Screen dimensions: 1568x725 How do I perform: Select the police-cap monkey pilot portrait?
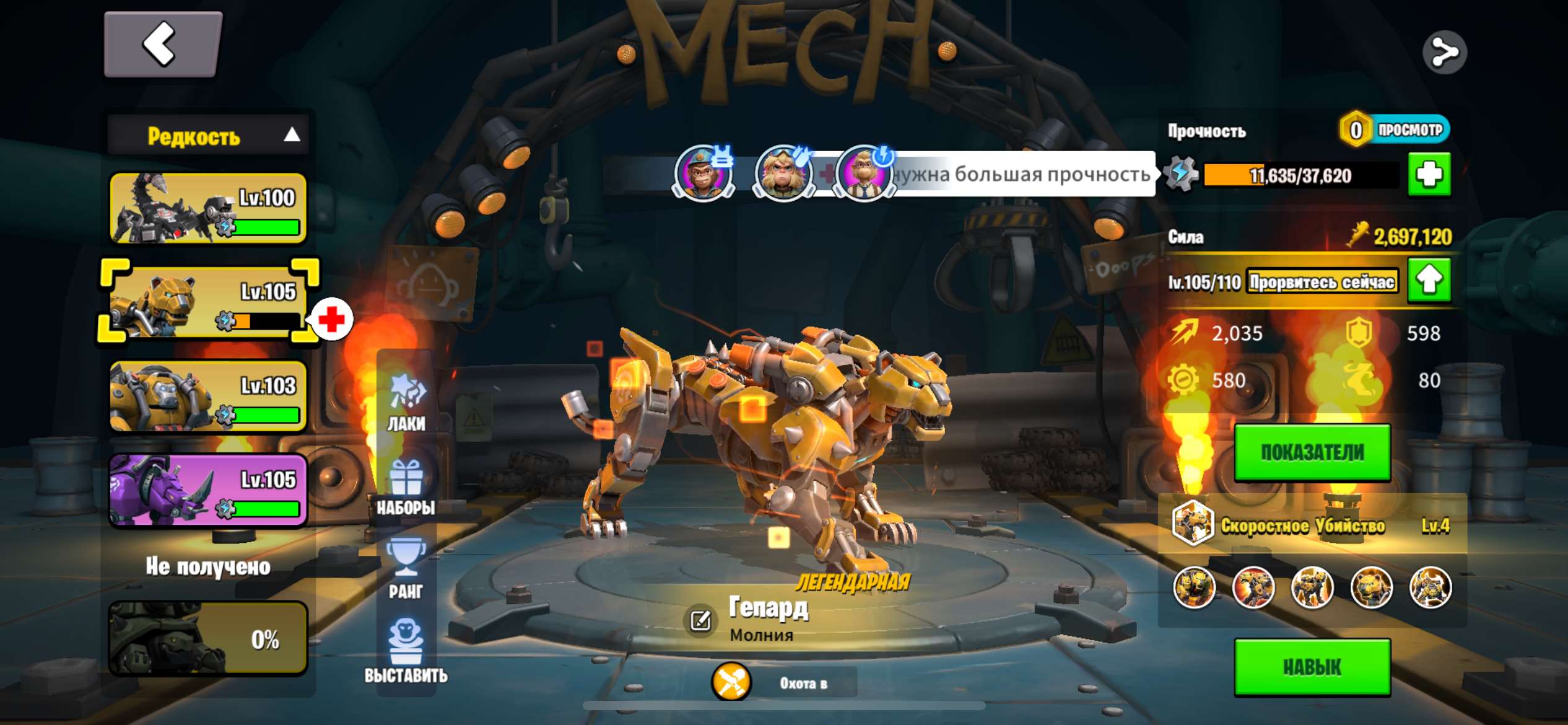point(703,173)
